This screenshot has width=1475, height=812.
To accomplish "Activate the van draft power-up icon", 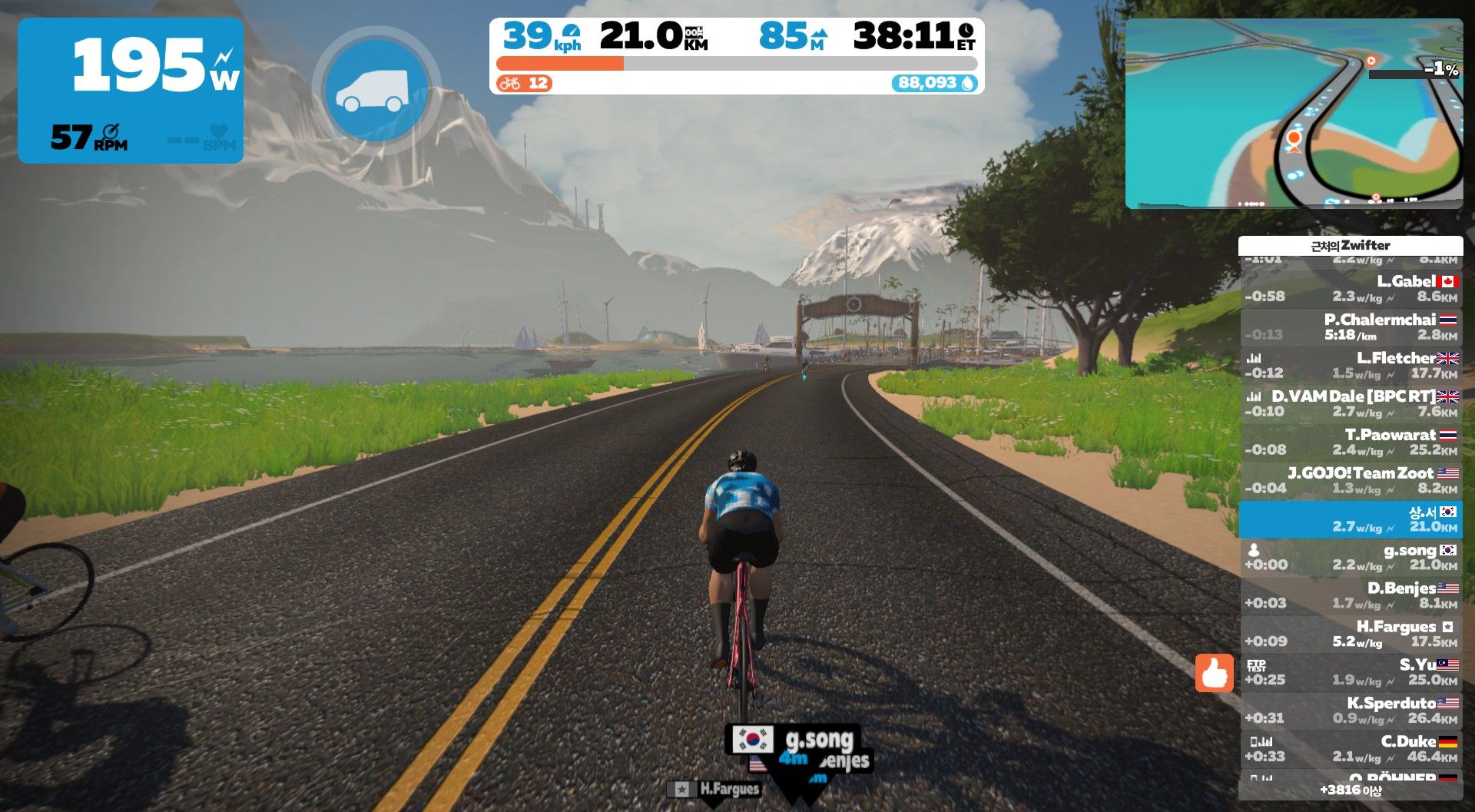I will coord(376,91).
